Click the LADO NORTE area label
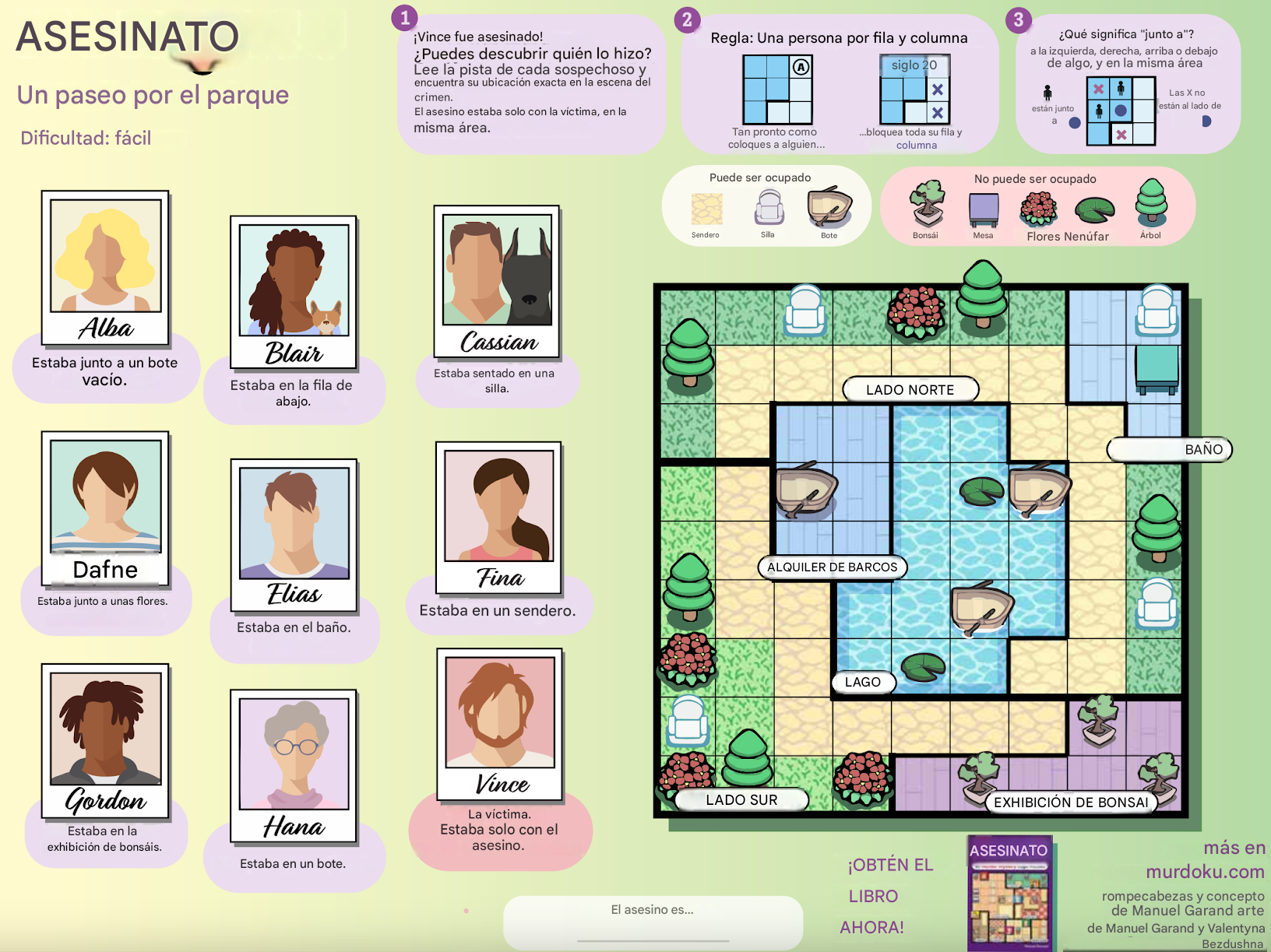 910,389
